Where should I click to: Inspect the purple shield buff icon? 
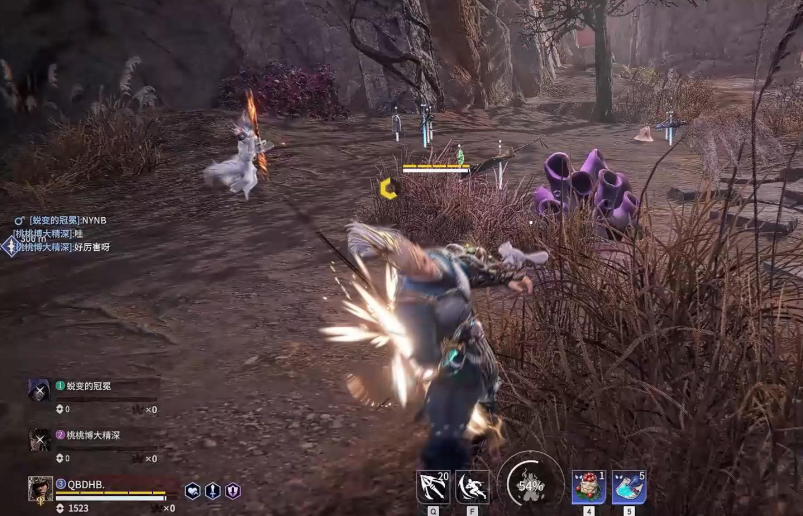coord(233,491)
